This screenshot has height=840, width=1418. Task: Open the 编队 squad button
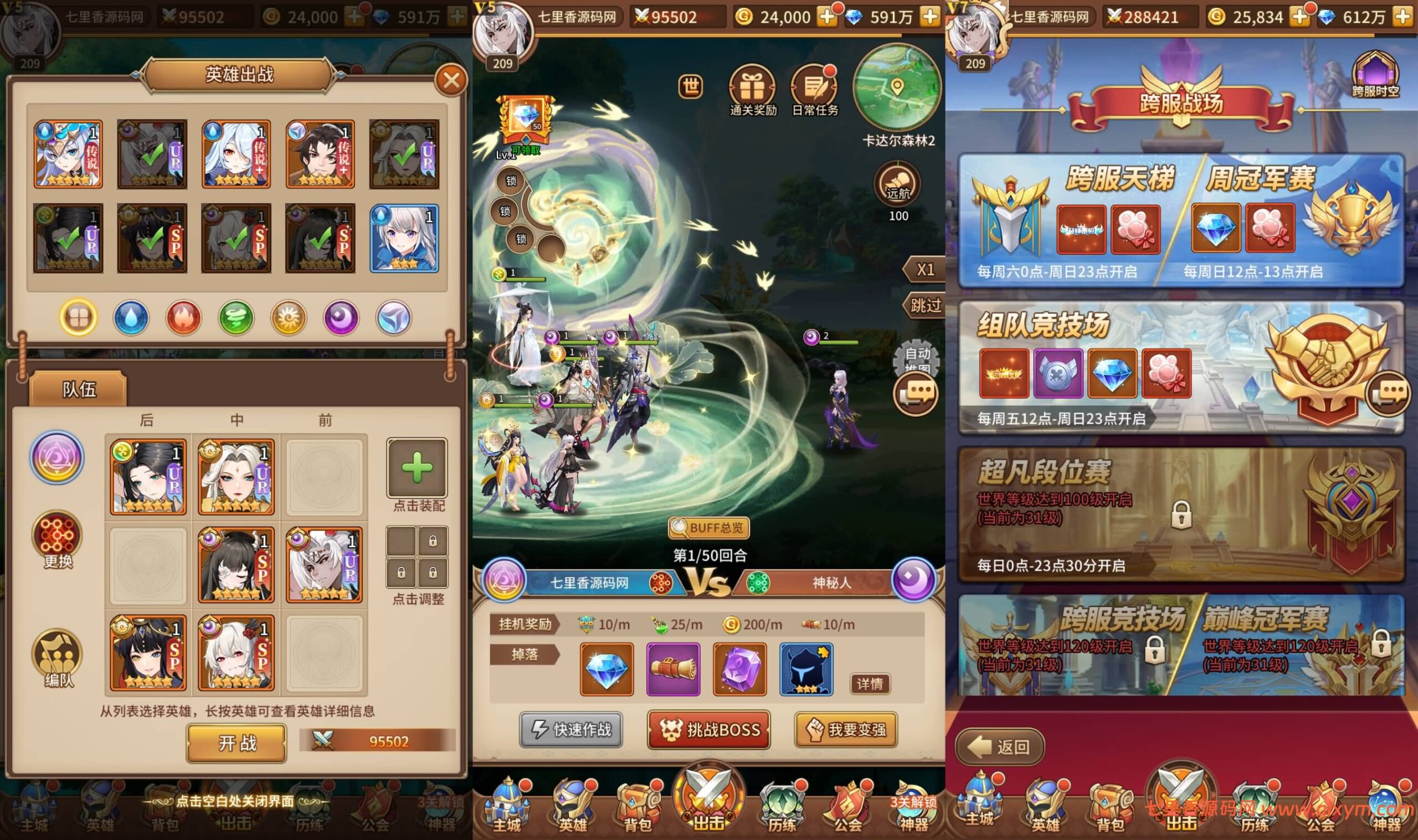58,658
